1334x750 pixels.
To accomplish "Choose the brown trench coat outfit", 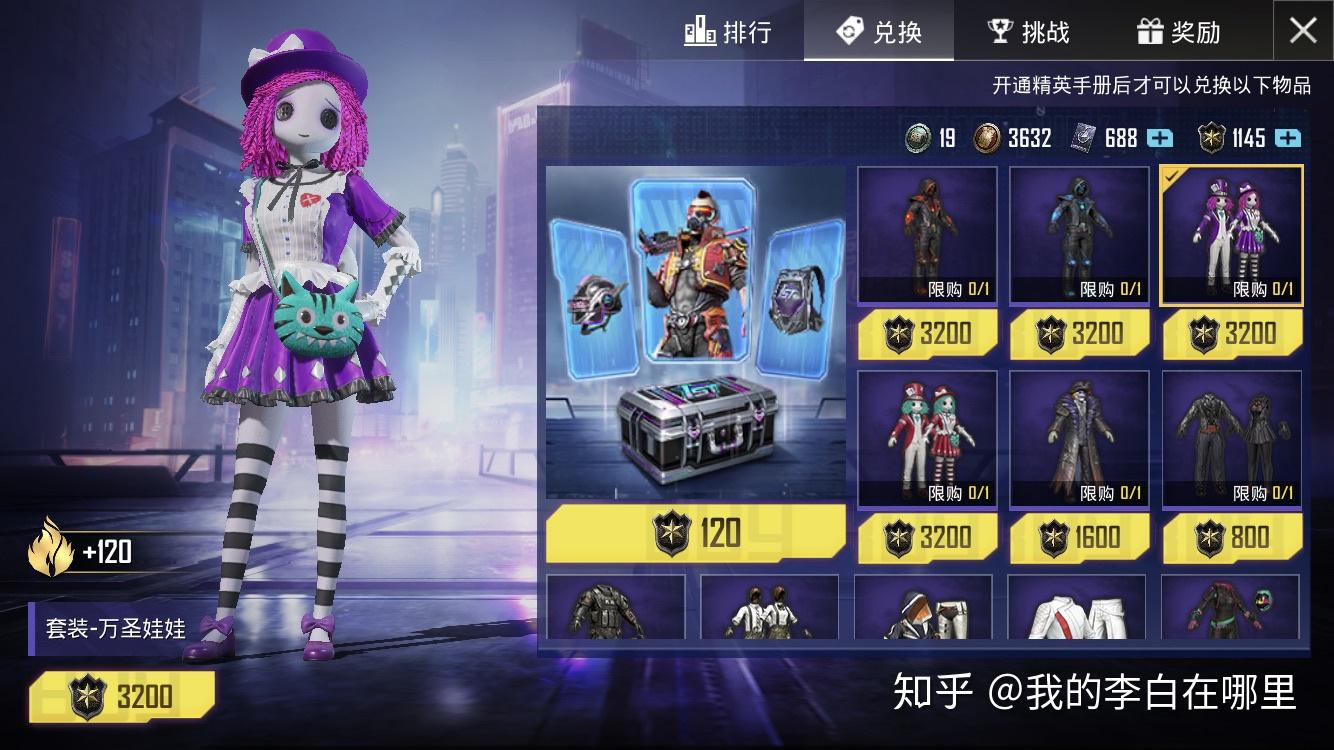I will tap(1079, 438).
